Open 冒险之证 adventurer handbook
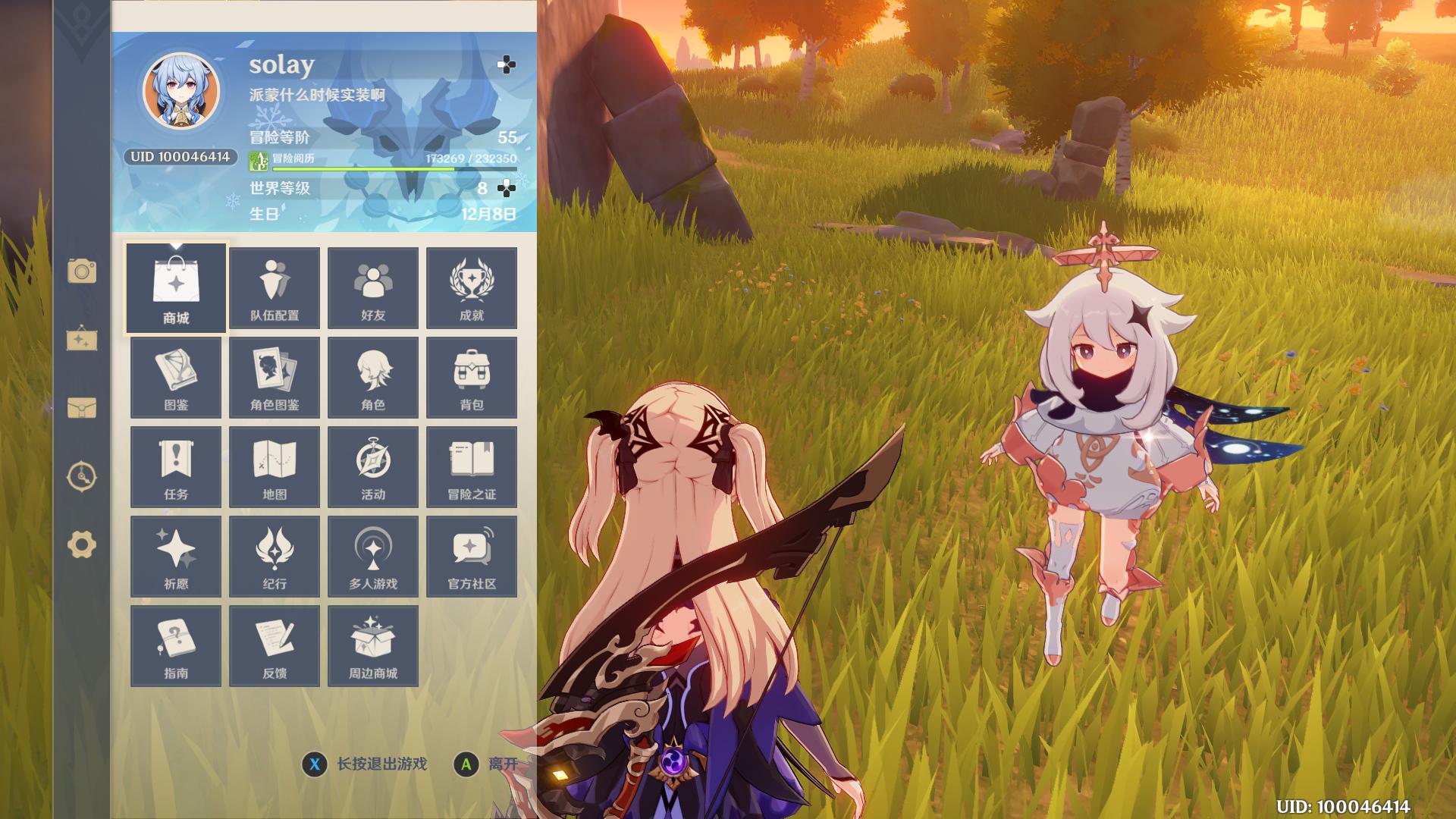This screenshot has height=819, width=1456. click(x=472, y=467)
